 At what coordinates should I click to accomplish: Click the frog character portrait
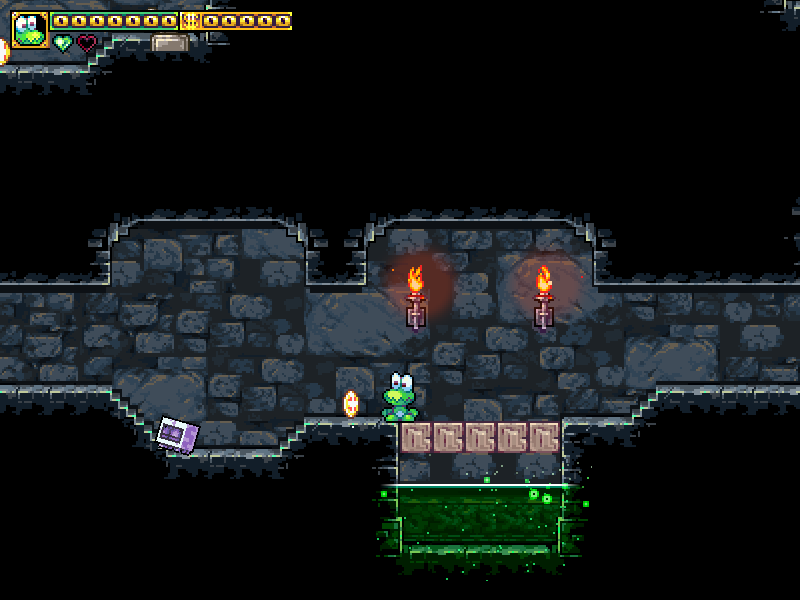(30, 30)
